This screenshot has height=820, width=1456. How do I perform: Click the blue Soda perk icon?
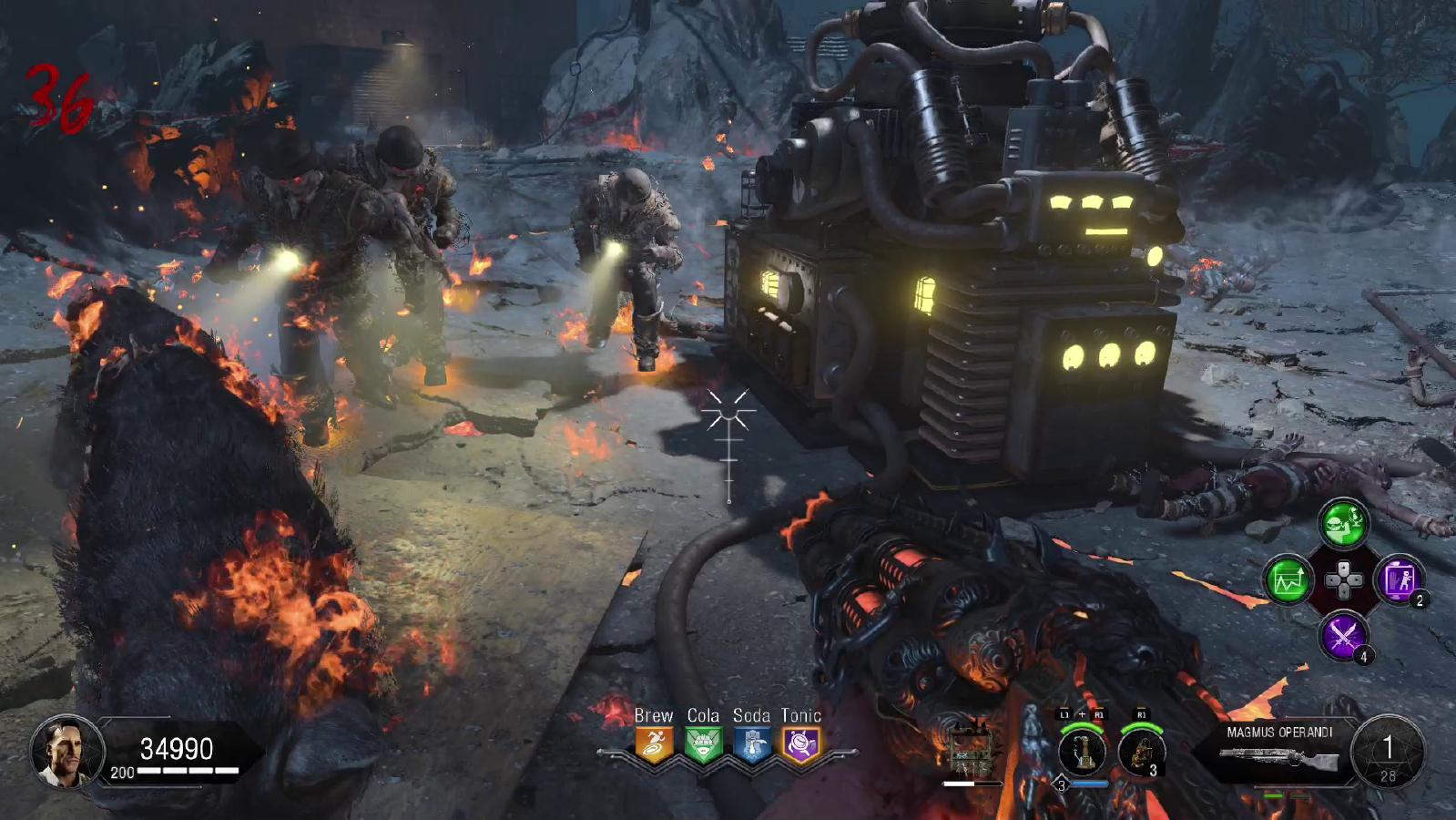click(751, 744)
